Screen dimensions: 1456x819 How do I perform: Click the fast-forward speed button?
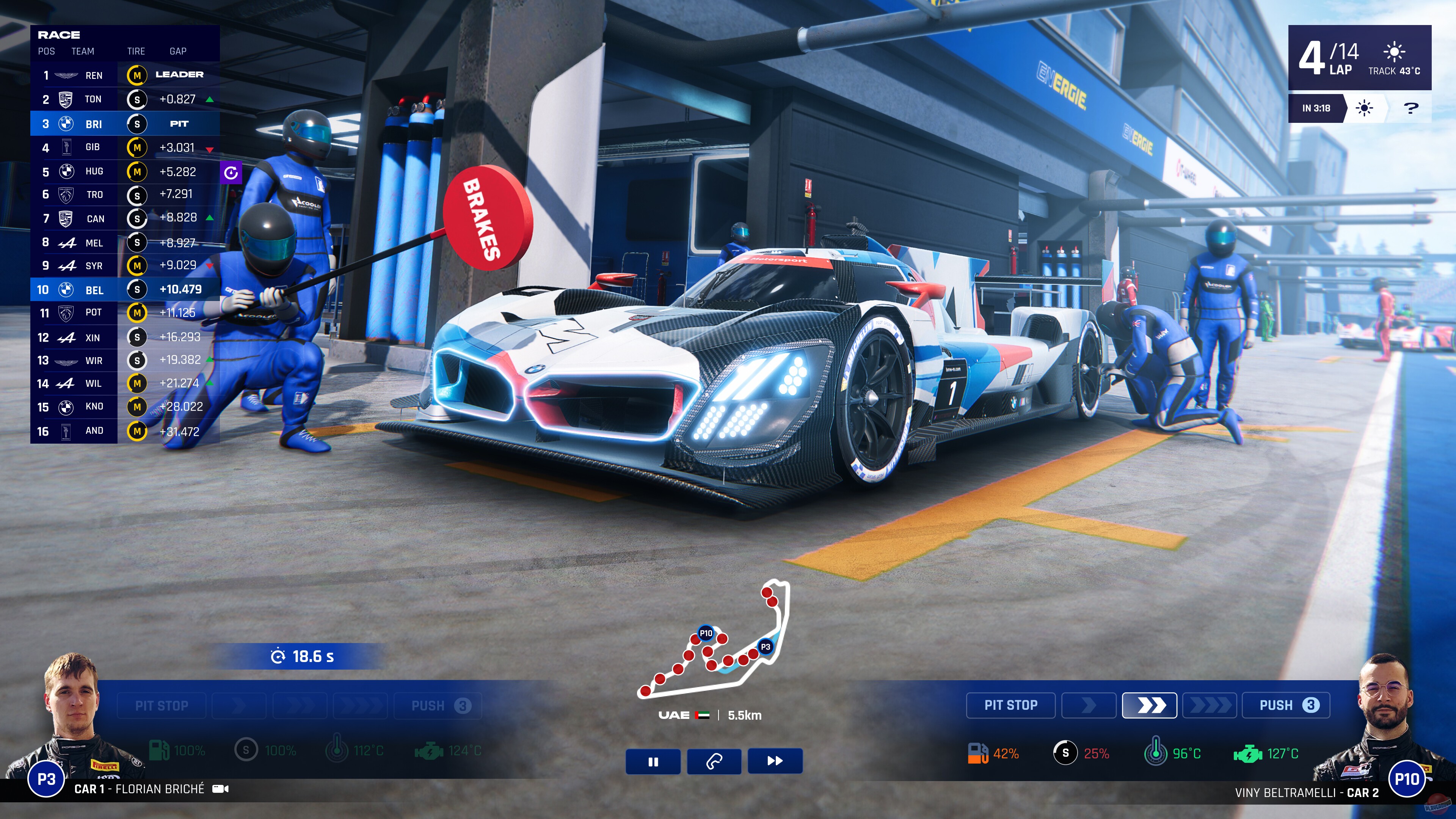[x=775, y=761]
